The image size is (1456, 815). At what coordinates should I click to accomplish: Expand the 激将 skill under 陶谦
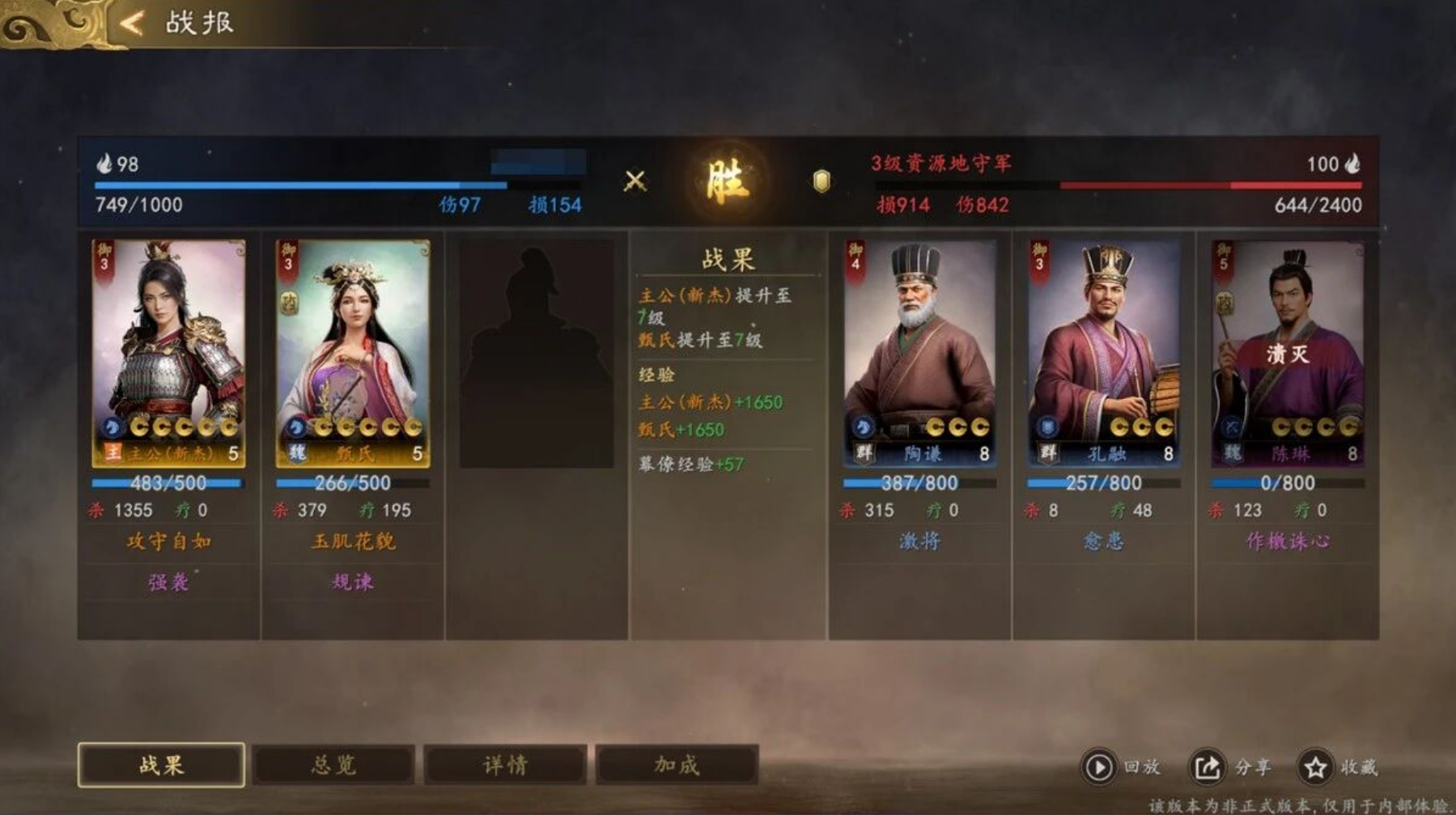coord(919,542)
